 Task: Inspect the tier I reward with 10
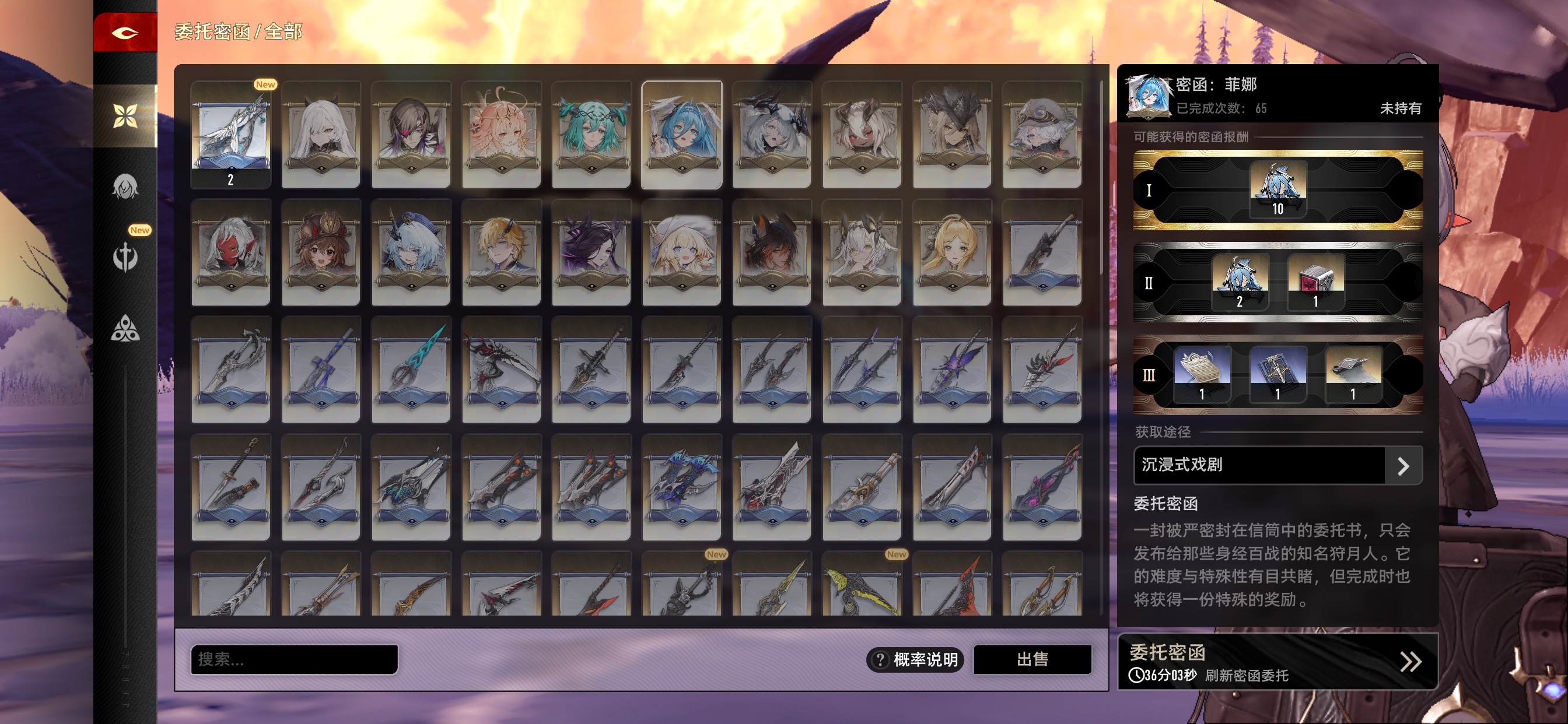coord(1277,189)
